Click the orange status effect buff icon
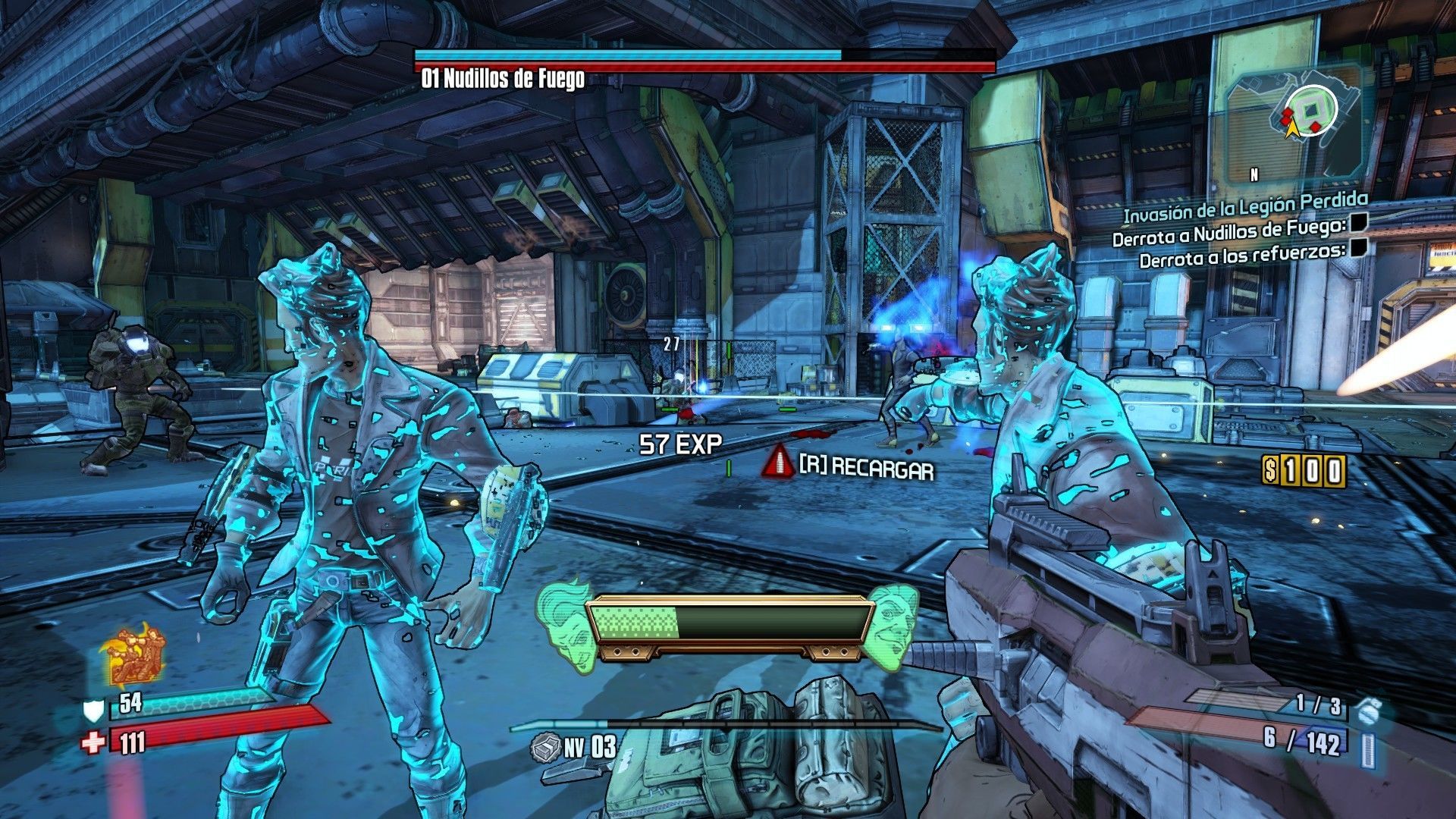Screen dimensions: 1456x819 pyautogui.click(x=133, y=656)
